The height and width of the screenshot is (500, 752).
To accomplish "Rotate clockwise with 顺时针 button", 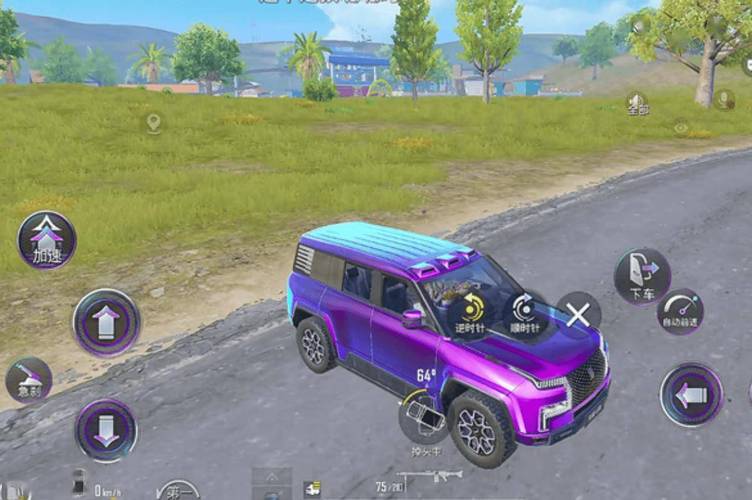I will [x=524, y=312].
